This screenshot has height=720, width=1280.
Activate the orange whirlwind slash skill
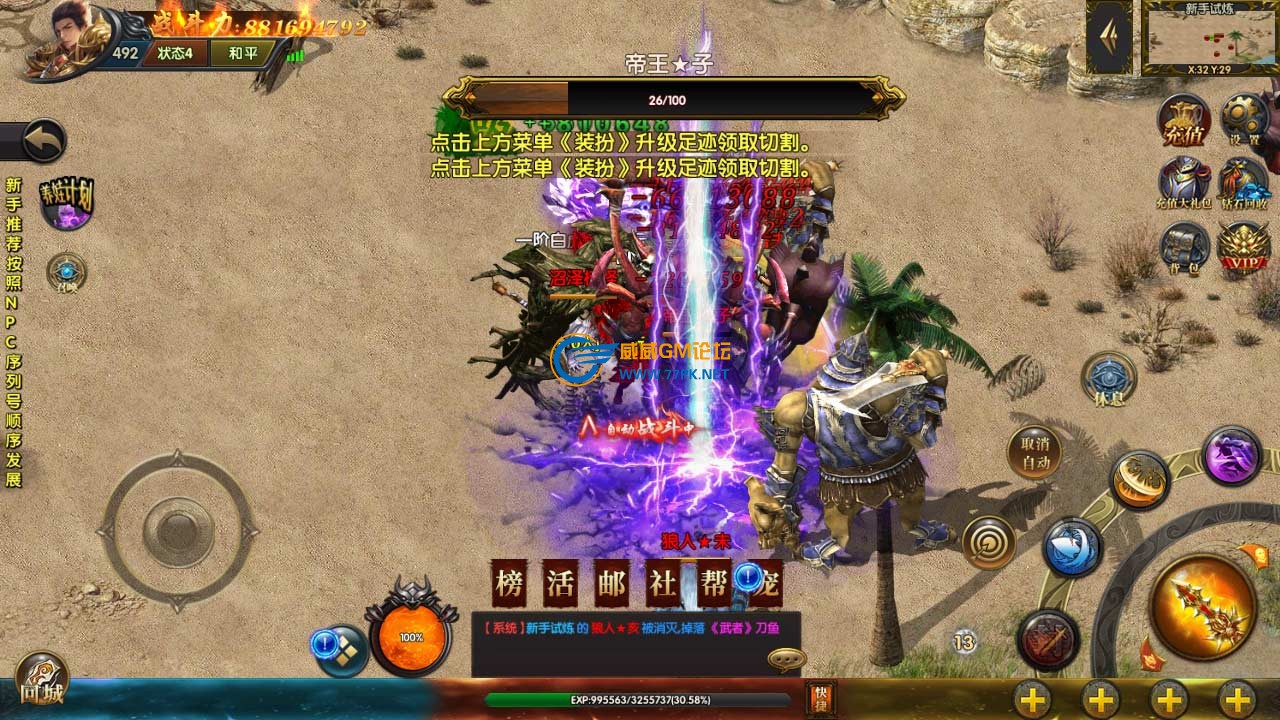pos(1139,480)
